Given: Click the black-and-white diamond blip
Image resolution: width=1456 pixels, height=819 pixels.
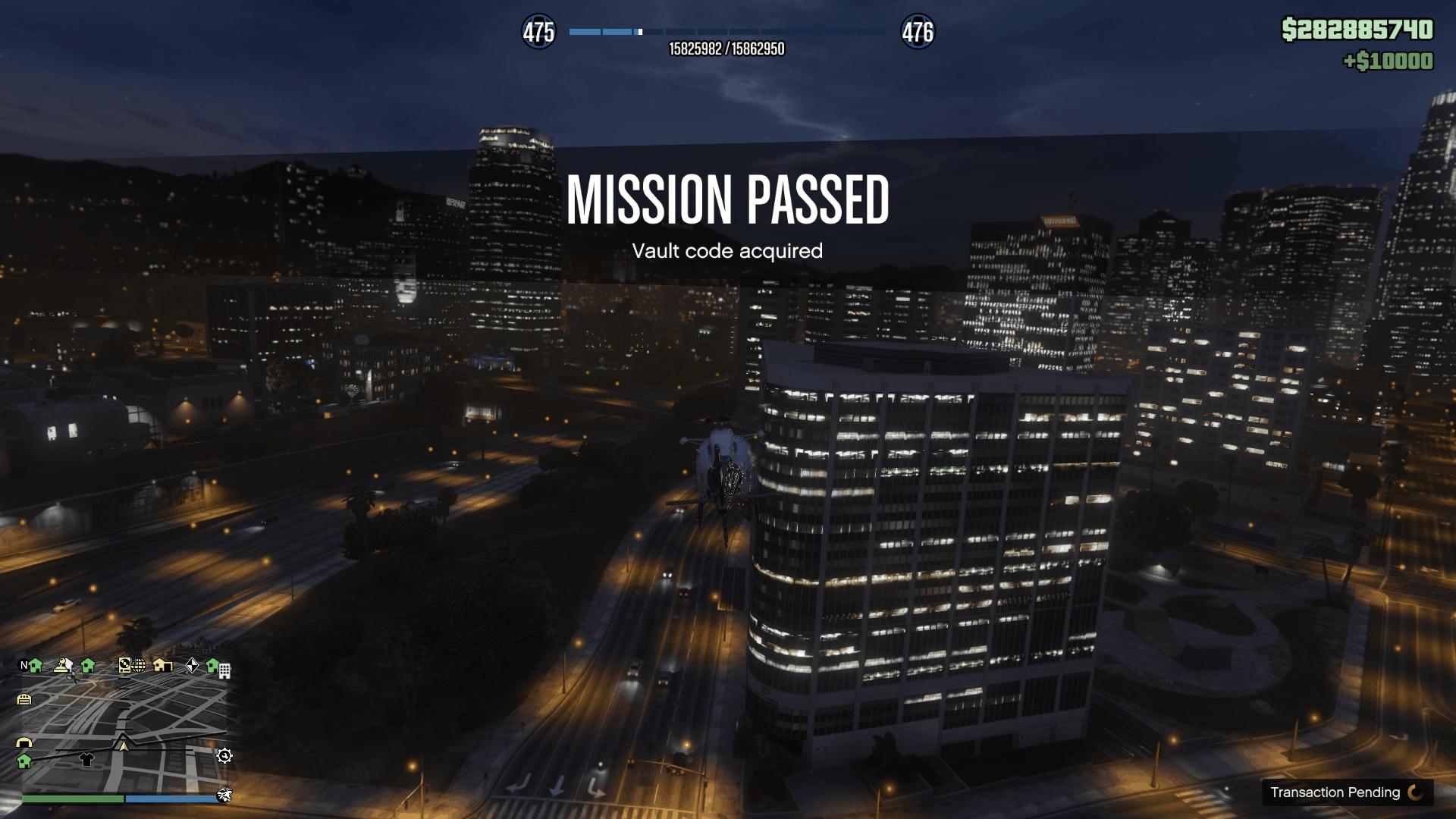Looking at the screenshot, I should pyautogui.click(x=192, y=665).
